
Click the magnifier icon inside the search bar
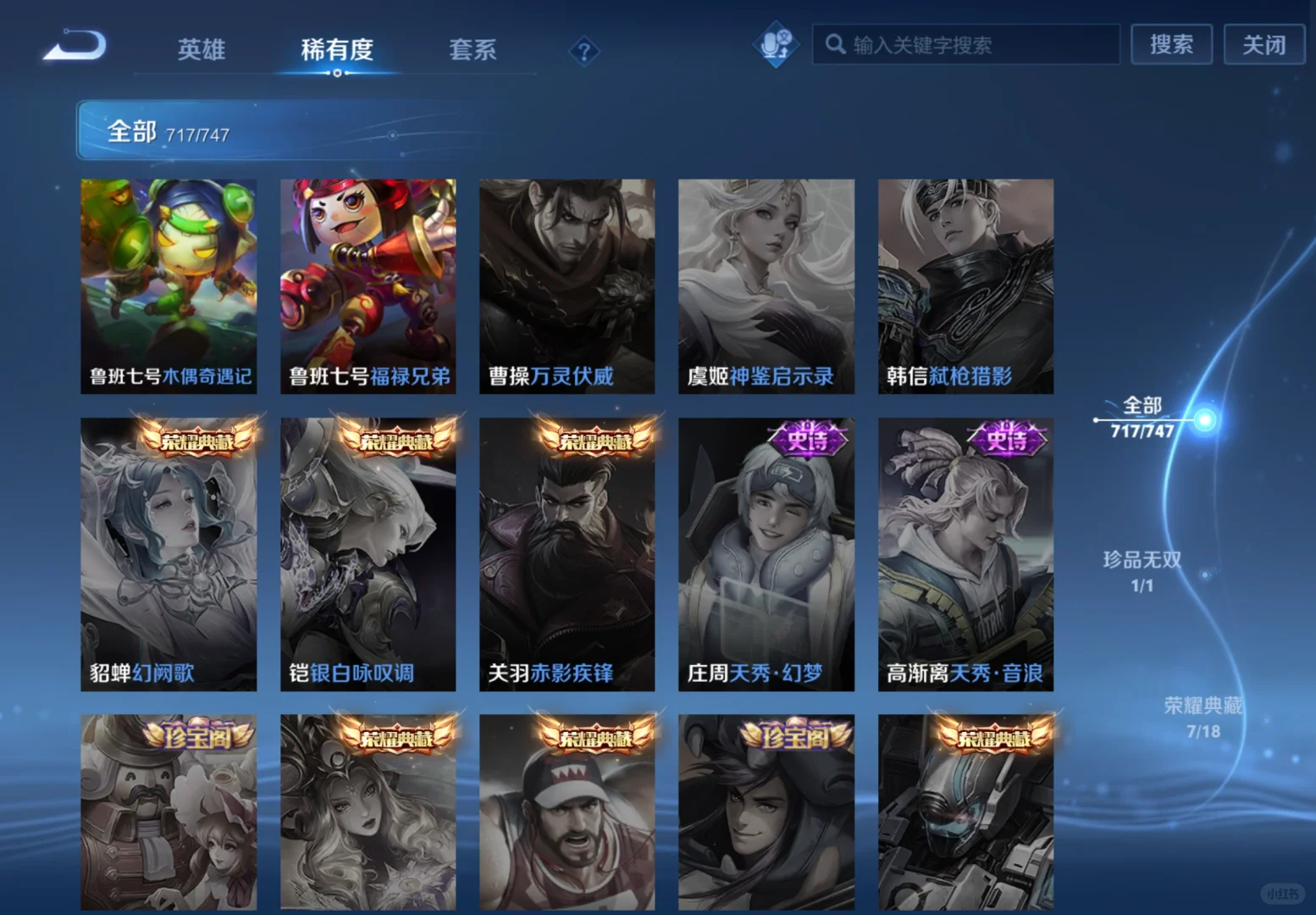click(x=835, y=45)
